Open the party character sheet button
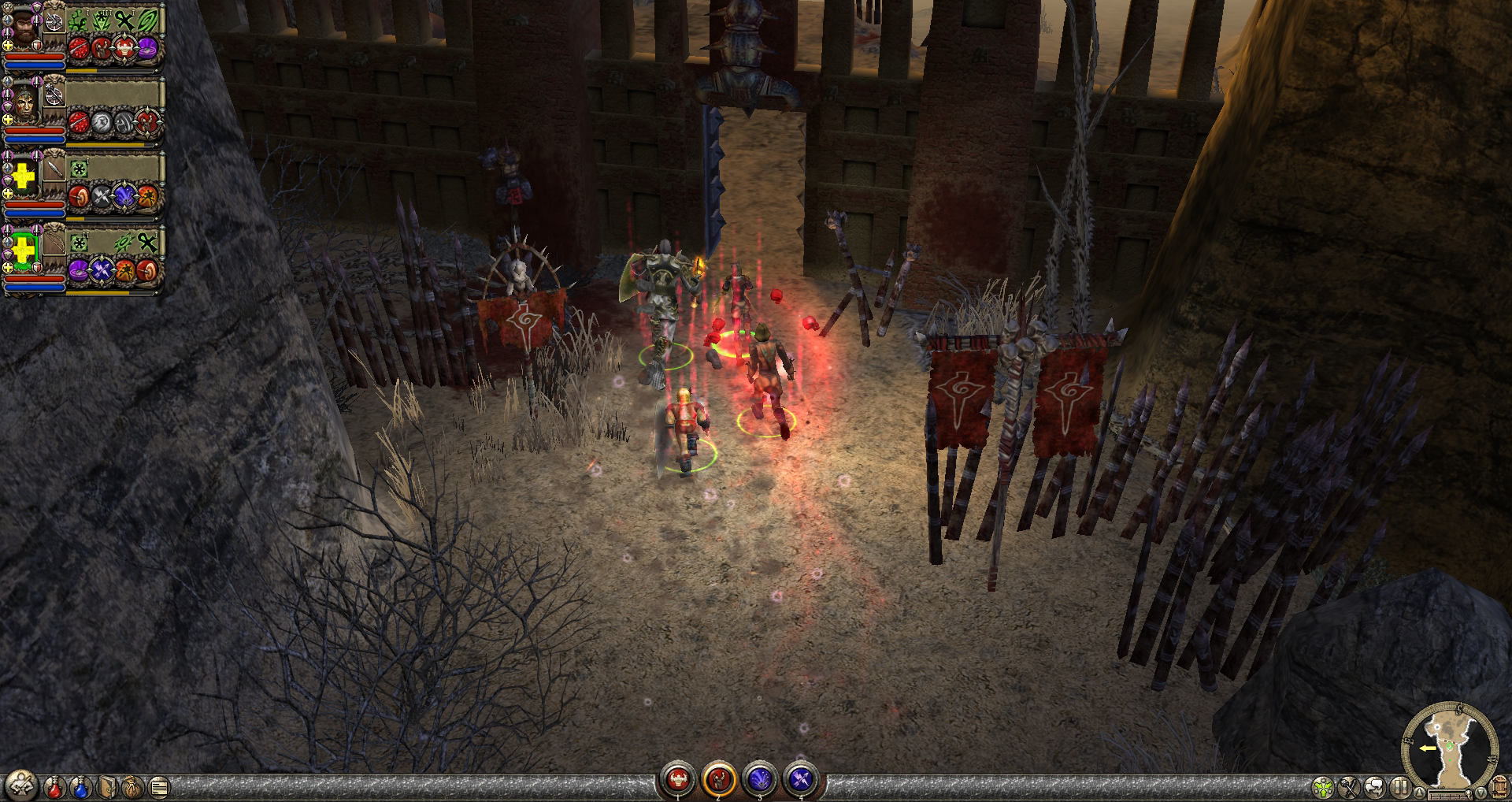The width and height of the screenshot is (1512, 802). point(21,785)
